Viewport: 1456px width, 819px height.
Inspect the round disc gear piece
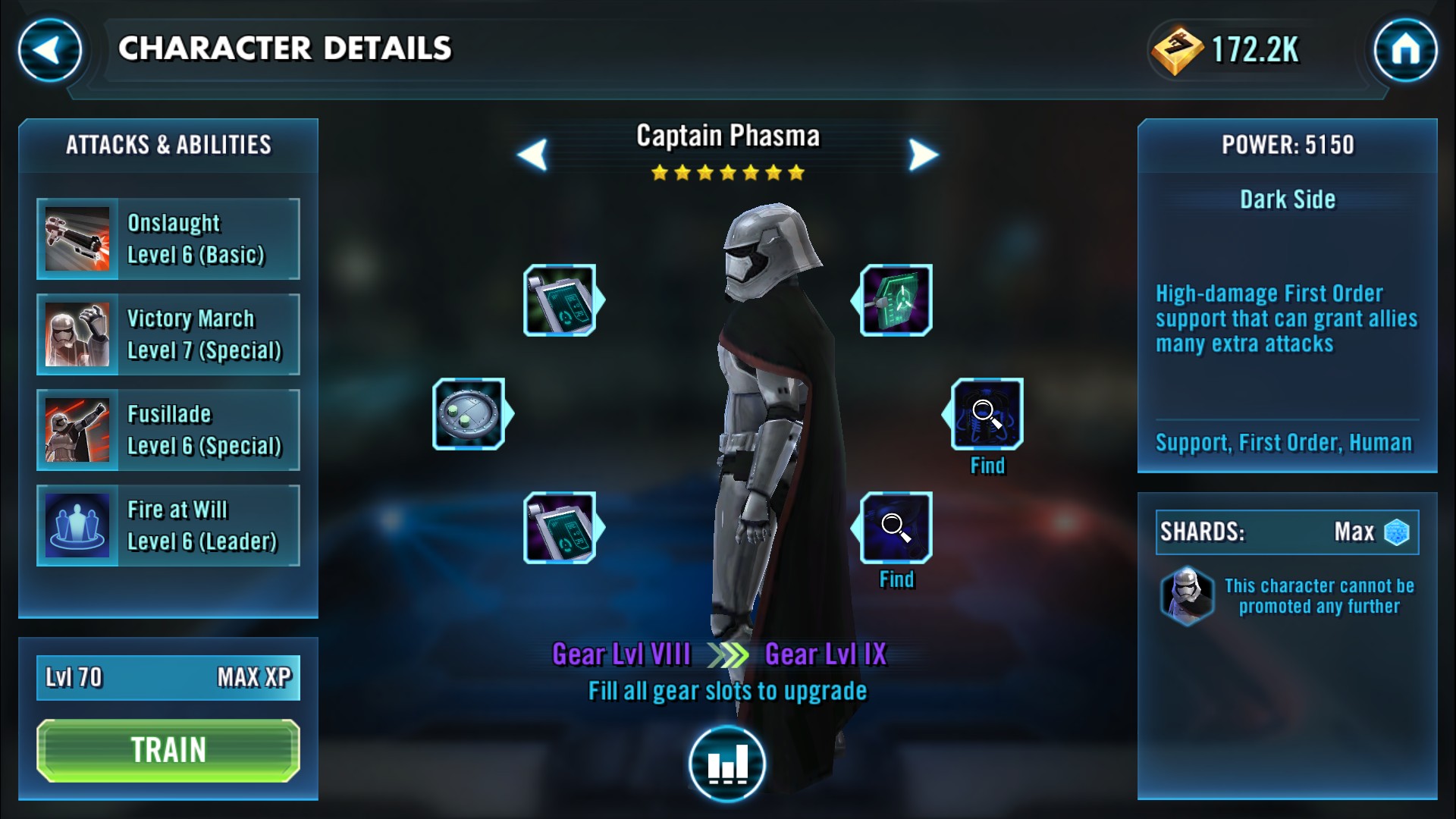coord(469,414)
